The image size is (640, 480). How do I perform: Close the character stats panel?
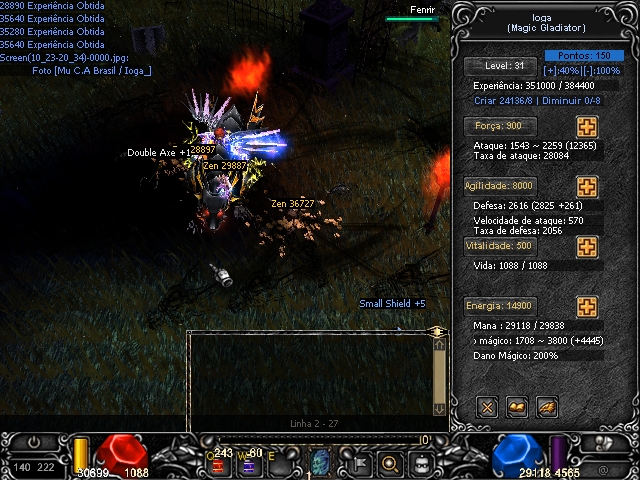pos(487,406)
